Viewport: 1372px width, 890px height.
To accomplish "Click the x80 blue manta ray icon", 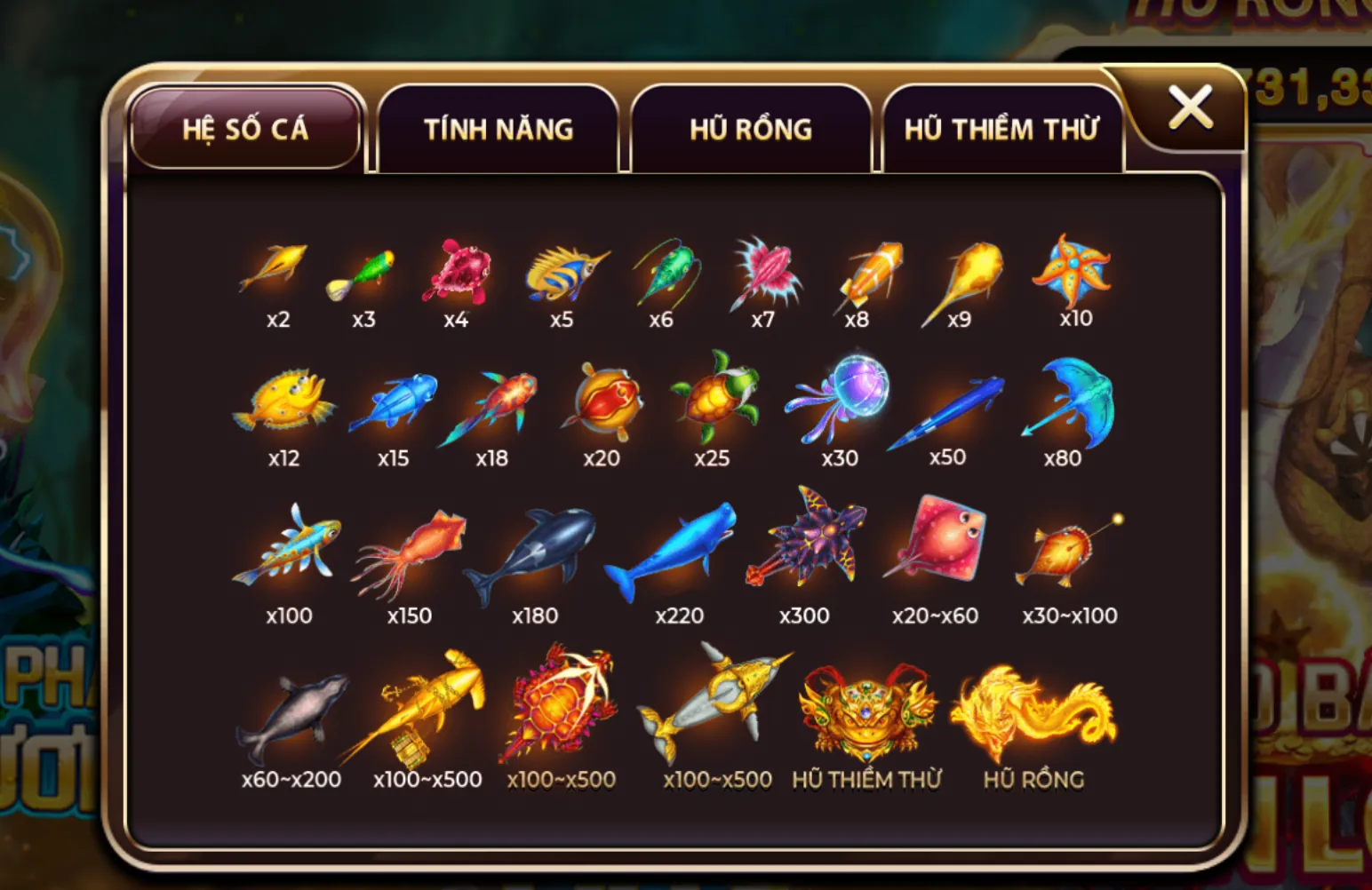I will point(1066,400).
